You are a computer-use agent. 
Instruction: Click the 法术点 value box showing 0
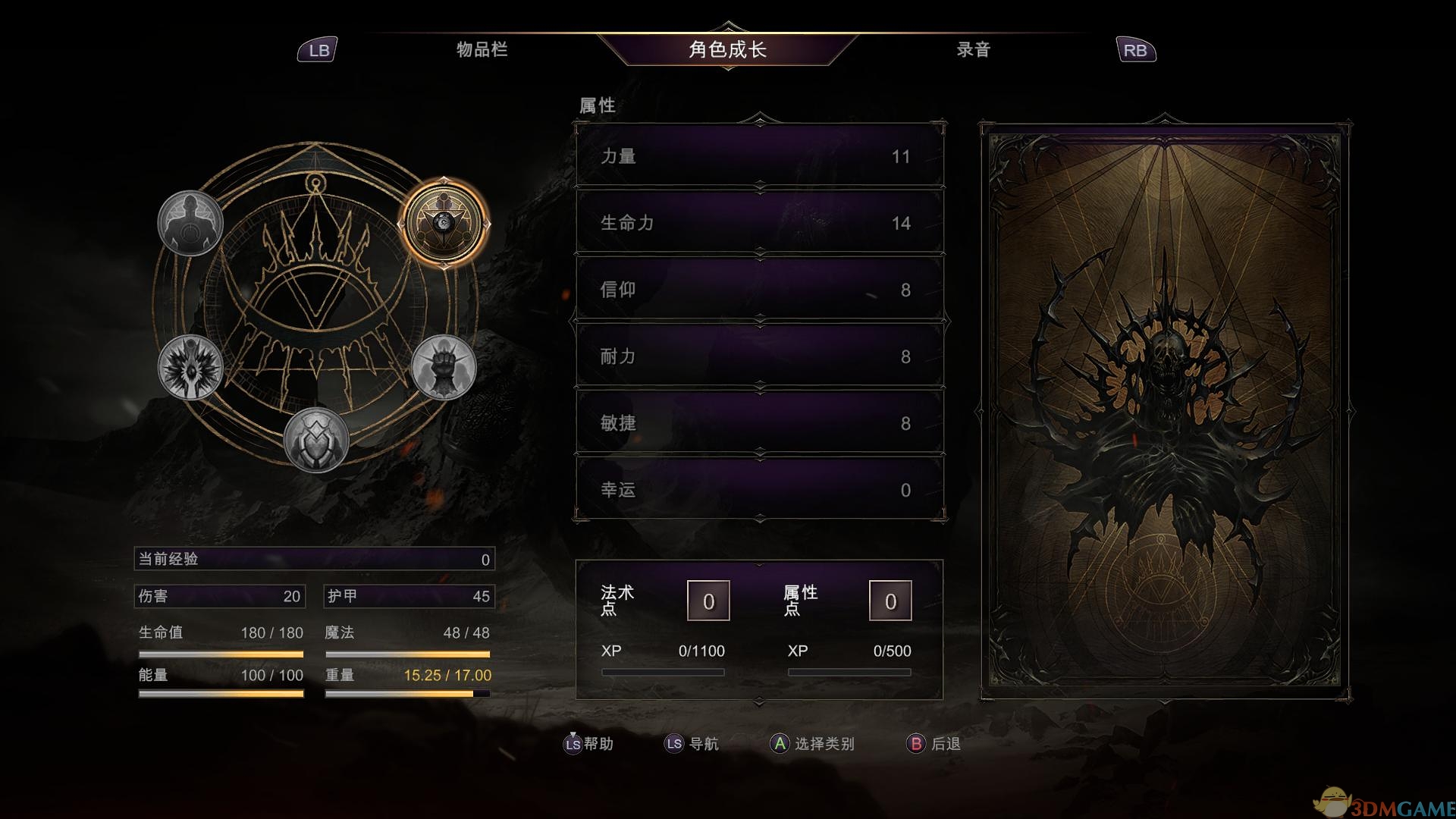click(x=708, y=600)
